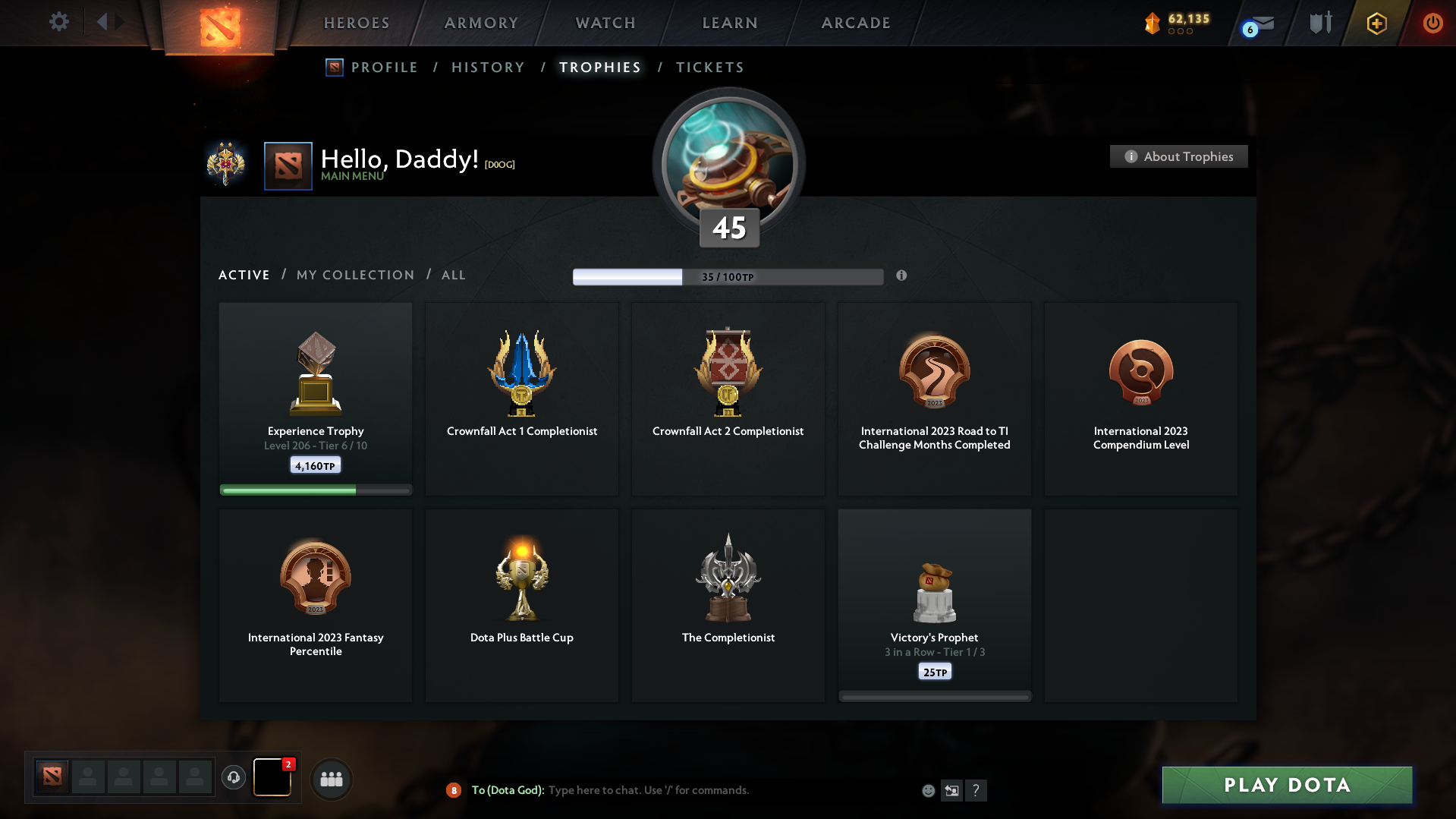The image size is (1456, 819).
Task: Open the shield and sword armory icon
Action: coord(1319,22)
